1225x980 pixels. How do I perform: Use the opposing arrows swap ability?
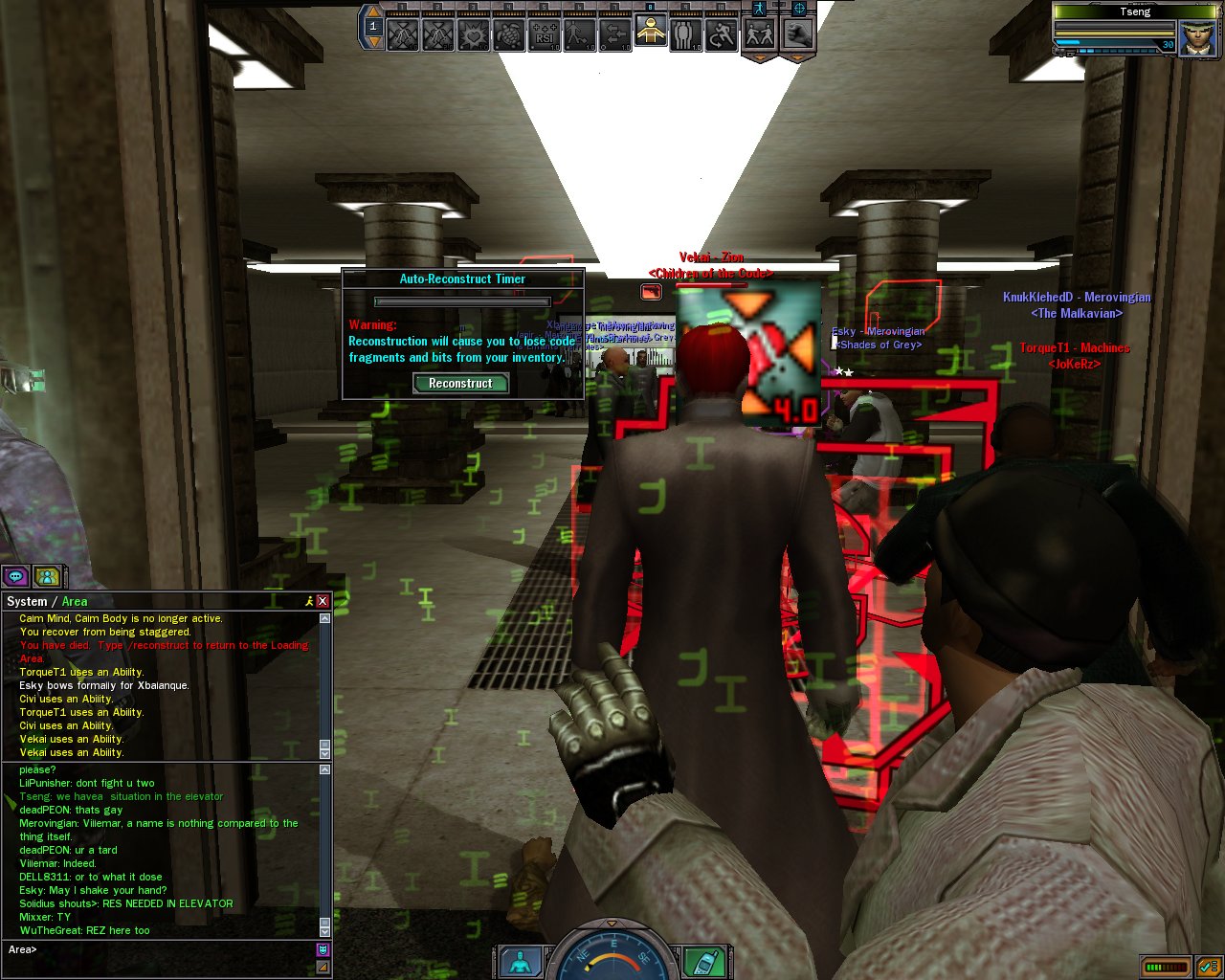tap(615, 35)
